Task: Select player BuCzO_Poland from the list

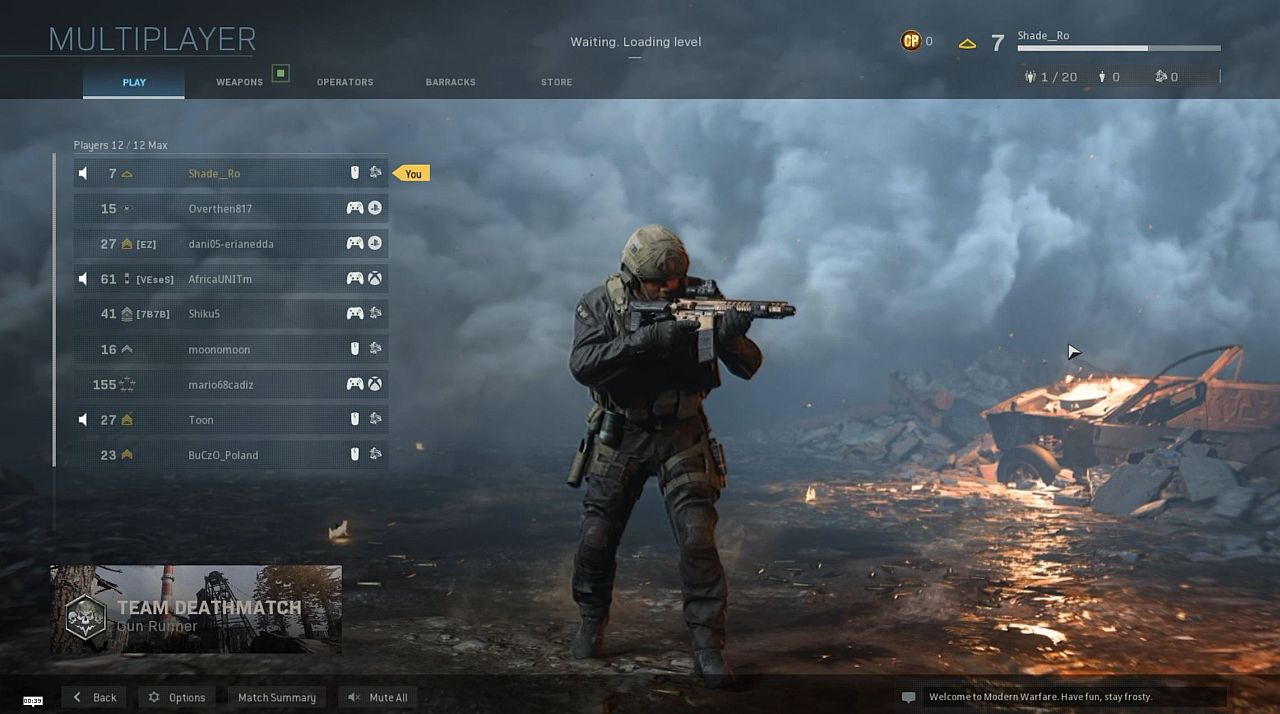Action: pos(230,455)
